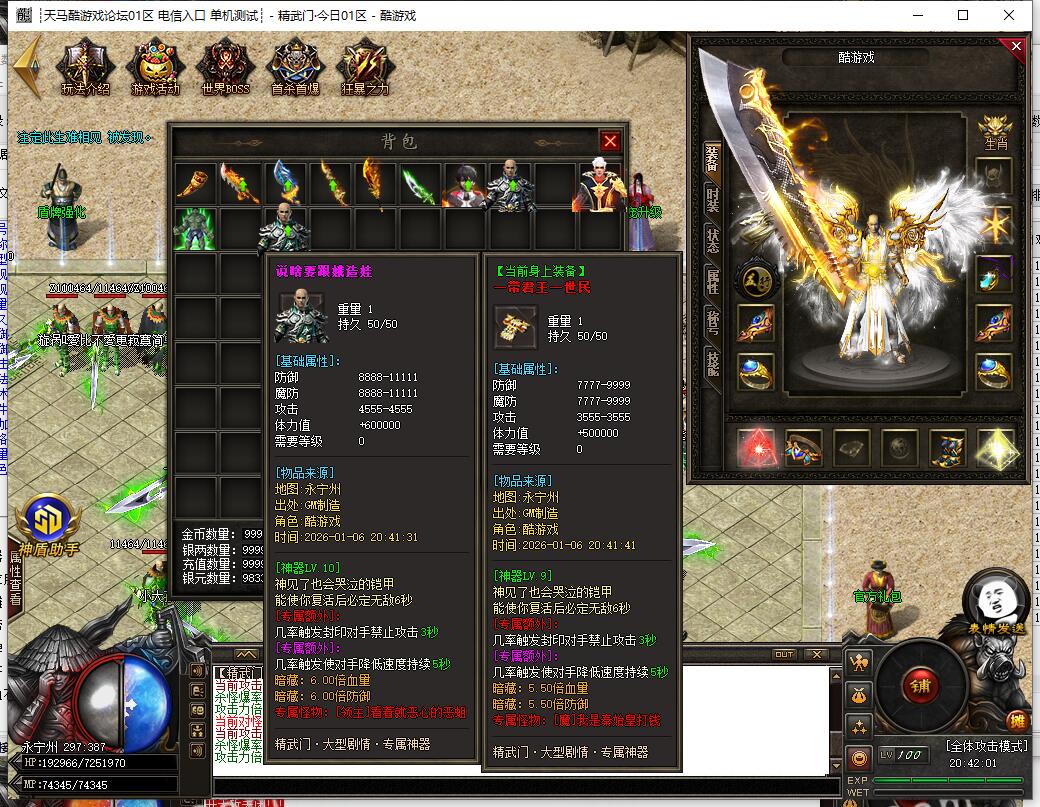This screenshot has height=807, width=1040.
Task: Open the 世界BOSS menu icon
Action: click(x=225, y=67)
